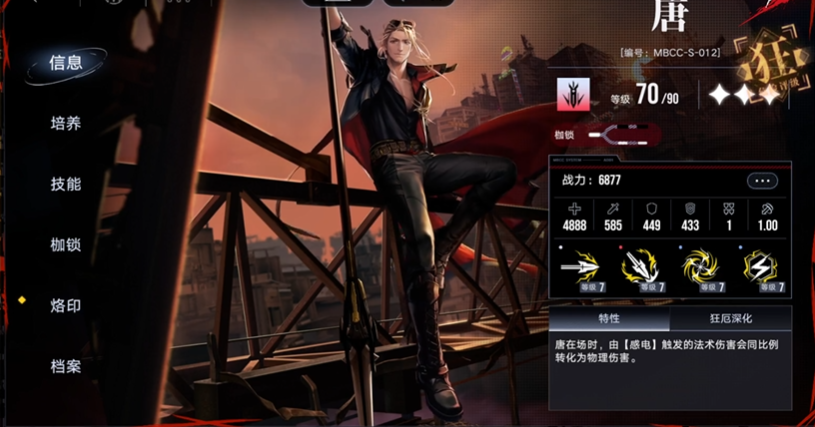This screenshot has height=427, width=815.
Task: Open the three-dot stats detail button
Action: click(x=762, y=181)
